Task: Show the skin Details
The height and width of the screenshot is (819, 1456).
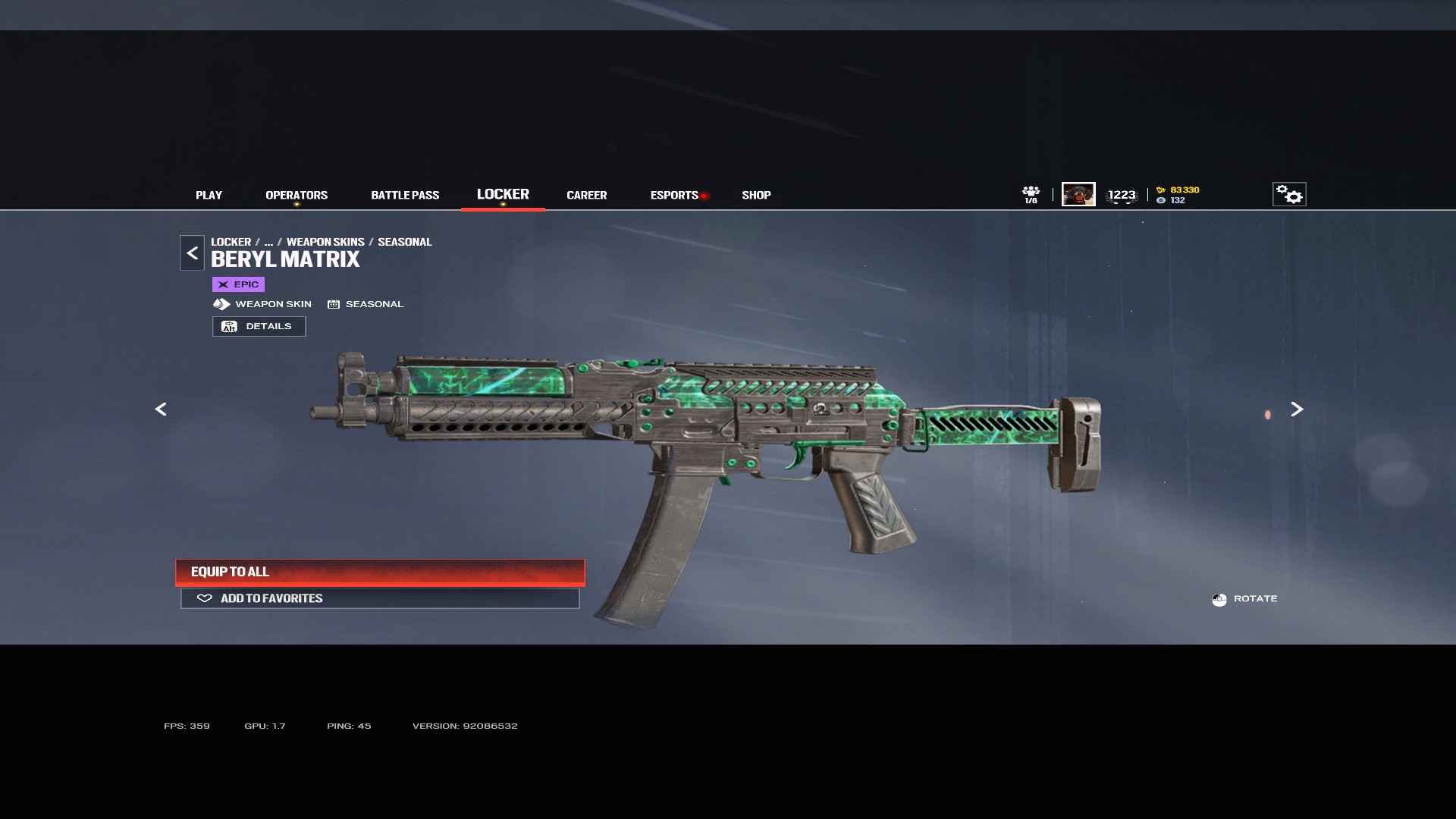Action: click(259, 327)
